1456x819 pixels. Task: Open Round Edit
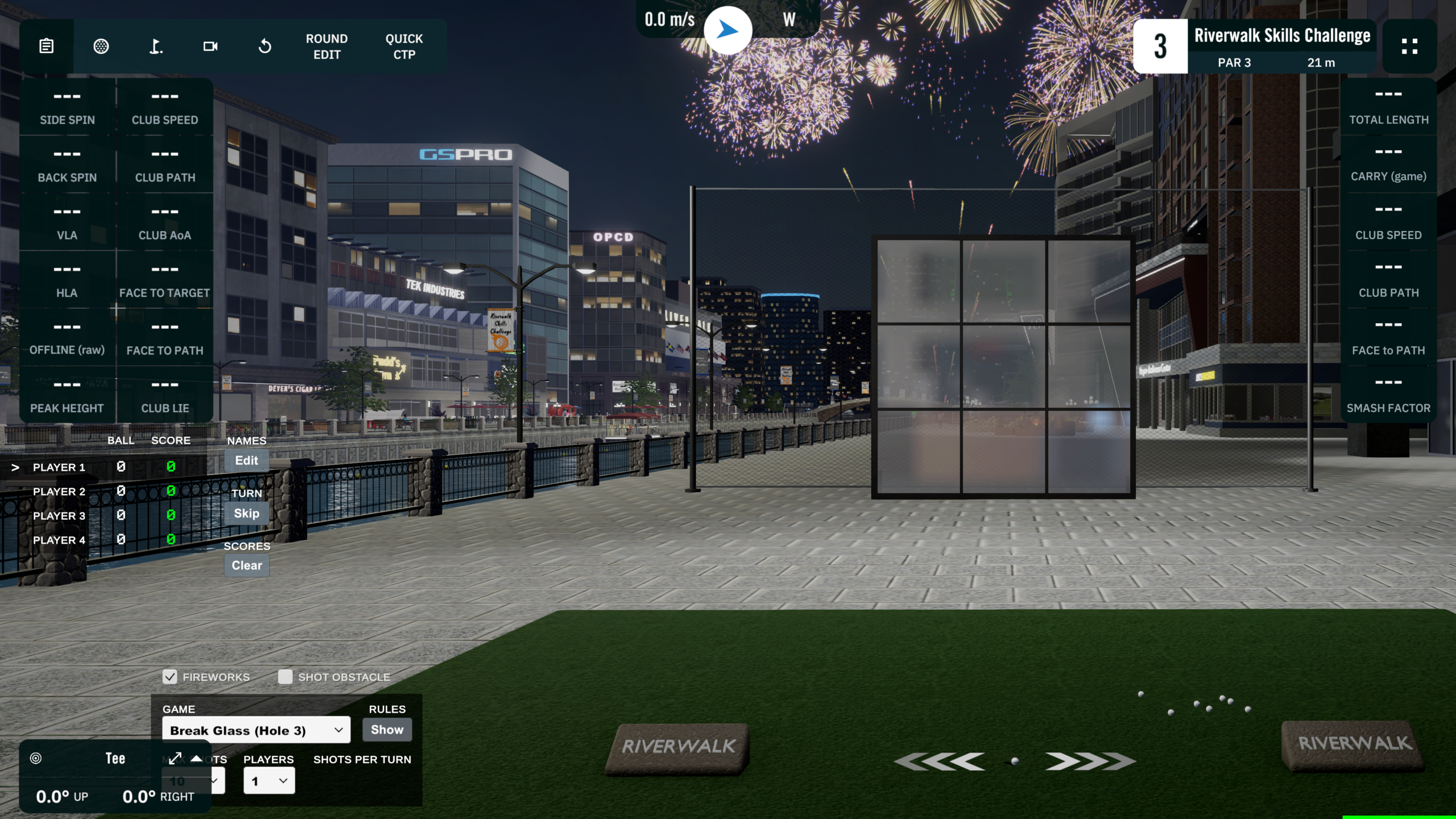[x=326, y=47]
